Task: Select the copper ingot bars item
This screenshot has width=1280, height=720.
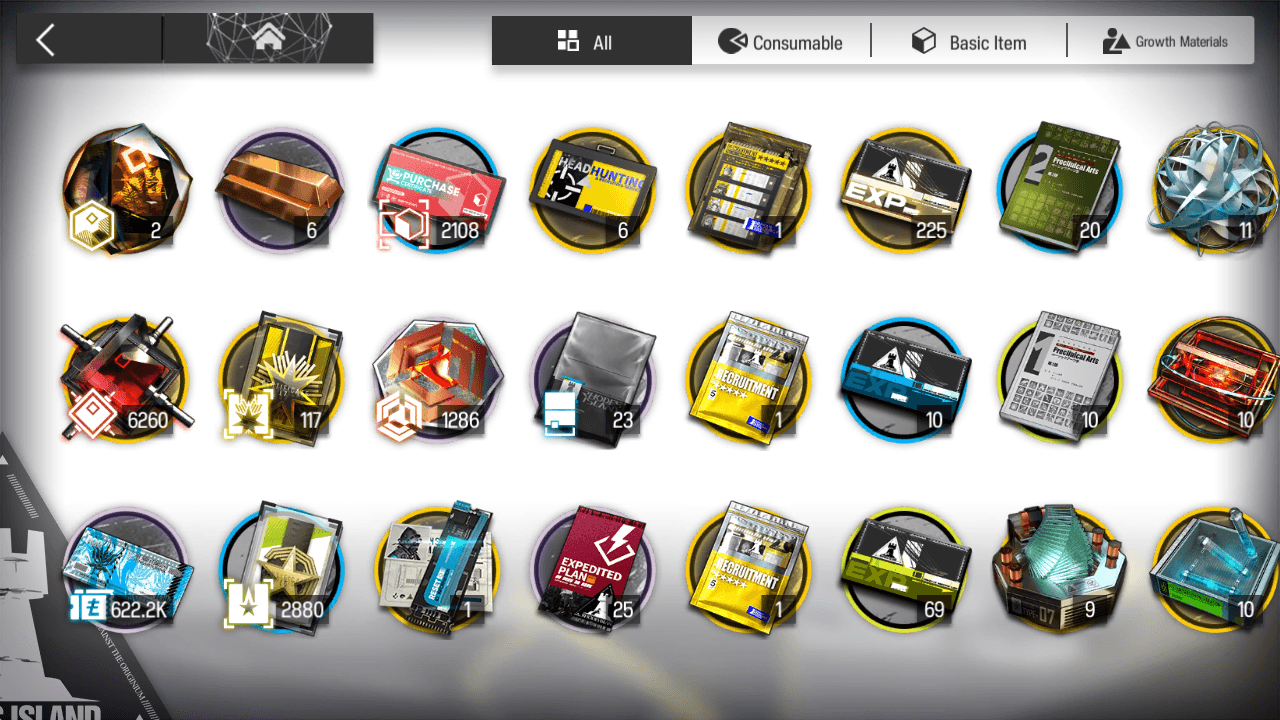Action: tap(281, 190)
